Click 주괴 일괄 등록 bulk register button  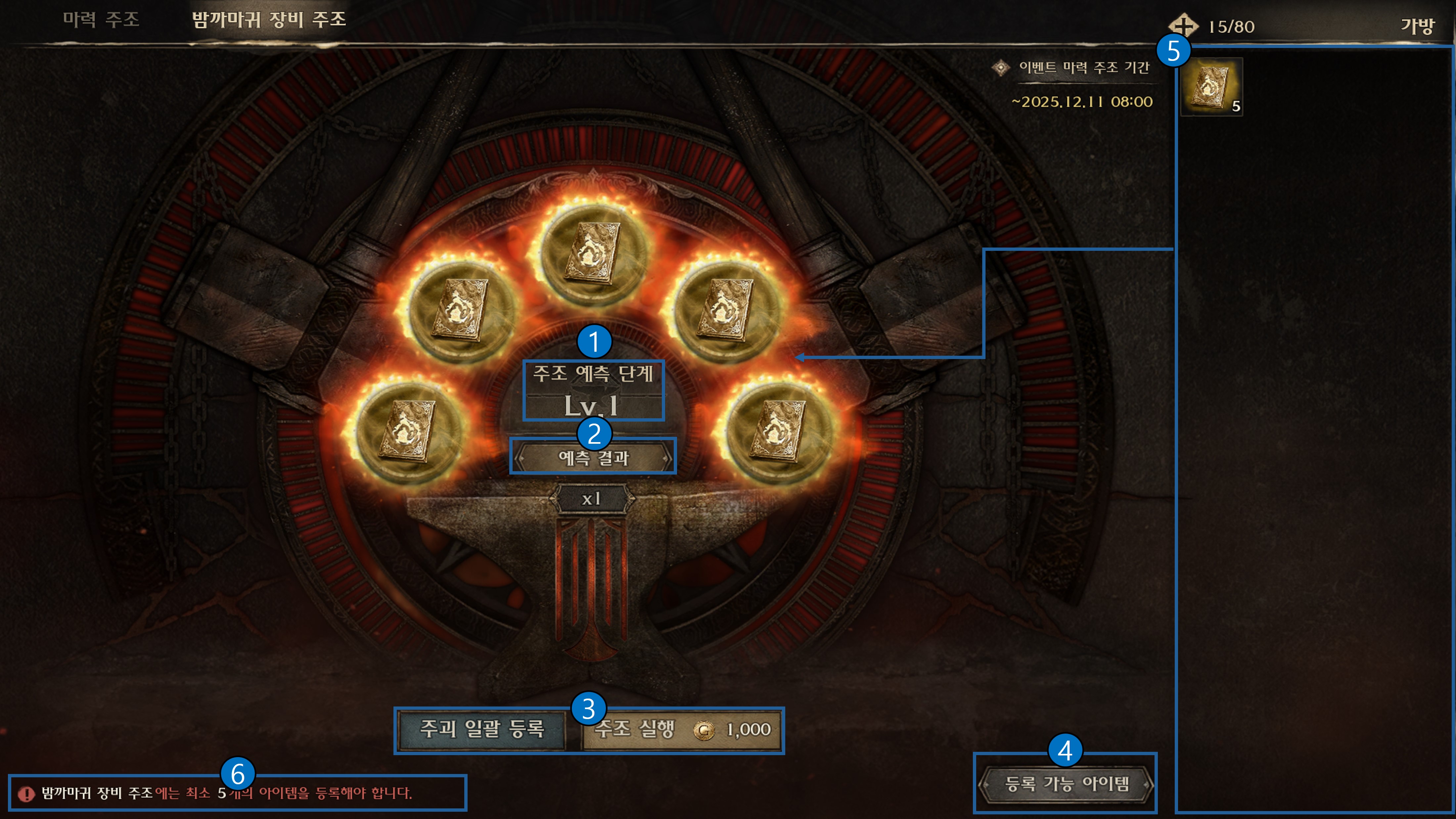point(481,729)
